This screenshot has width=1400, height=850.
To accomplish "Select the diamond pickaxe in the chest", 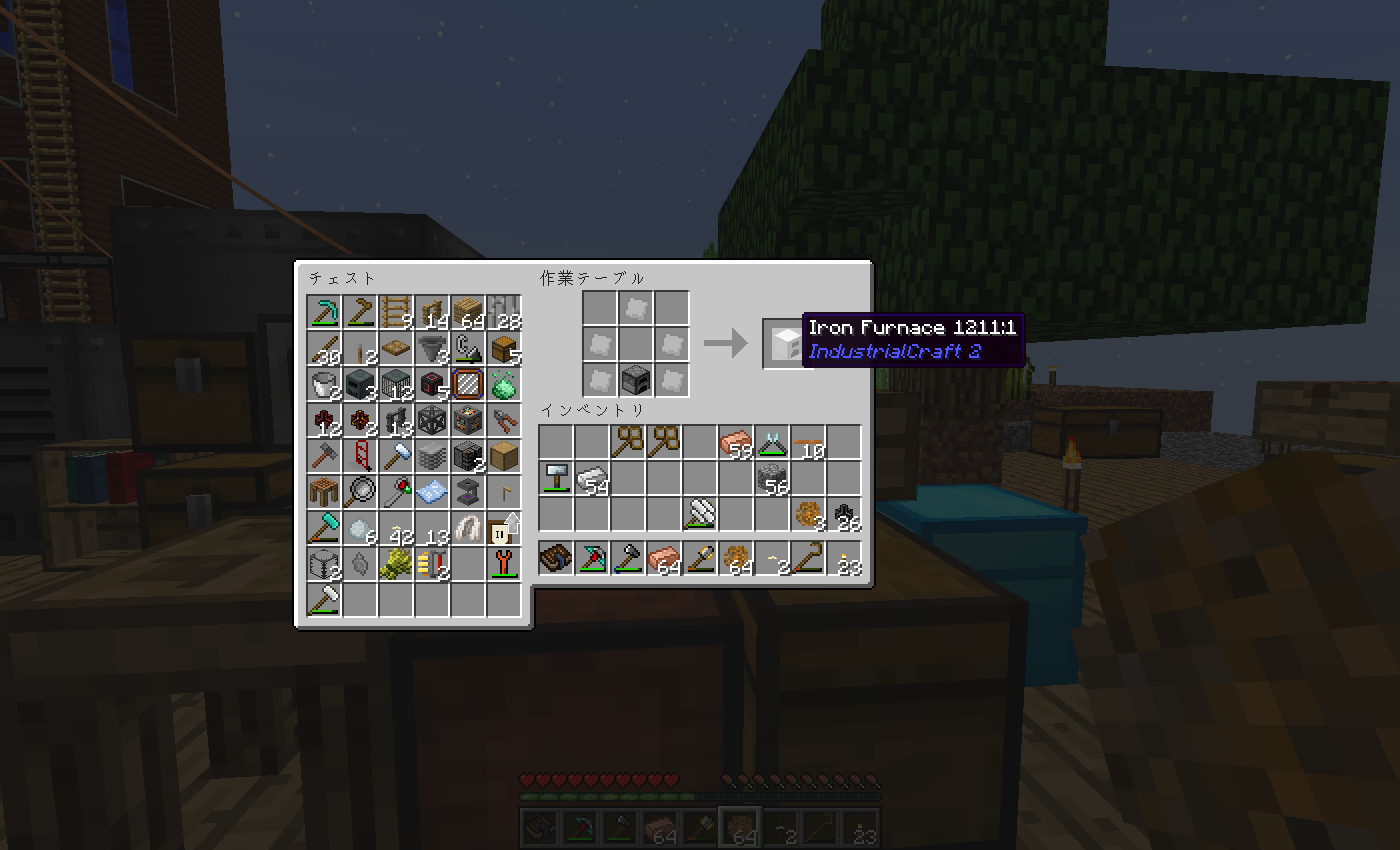I will tap(325, 312).
